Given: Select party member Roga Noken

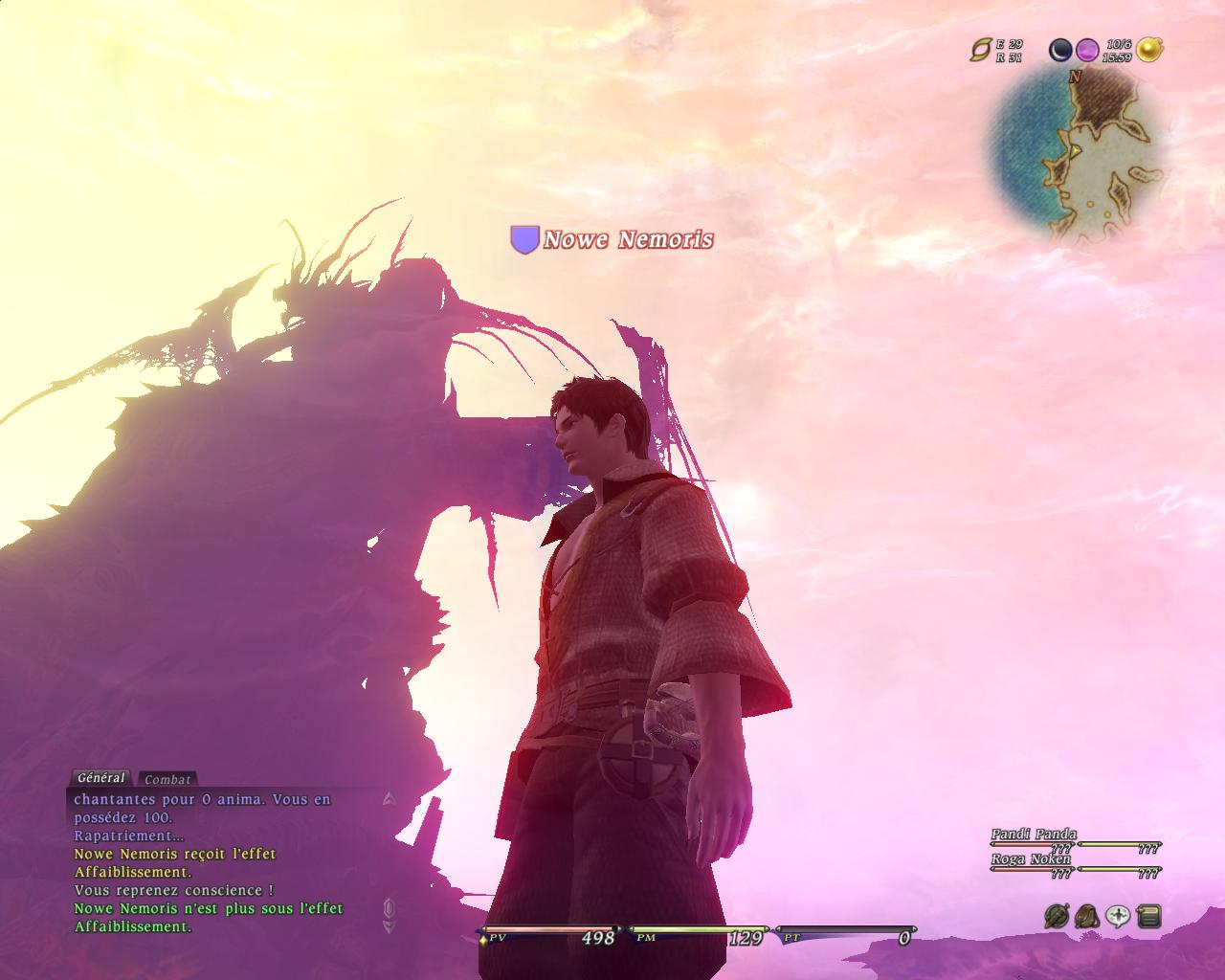Looking at the screenshot, I should [x=1031, y=859].
